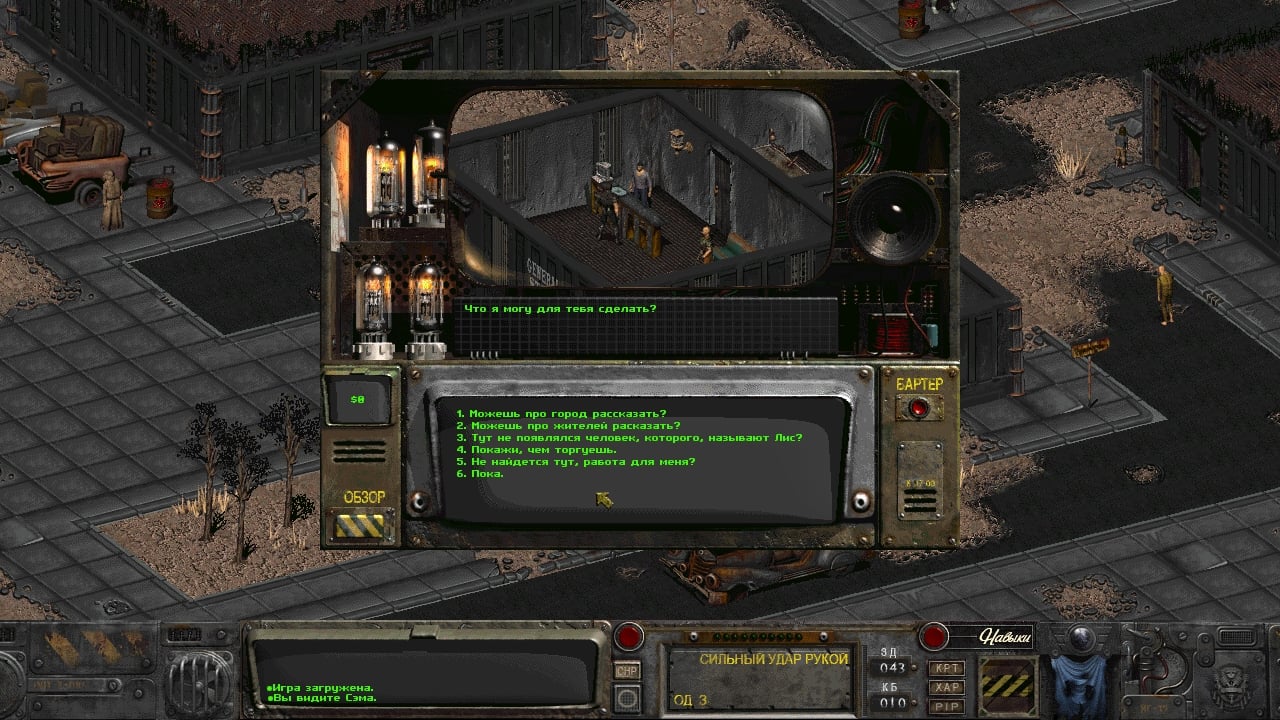Select the dialogue option about the residents
The width and height of the screenshot is (1280, 720).
click(567, 426)
